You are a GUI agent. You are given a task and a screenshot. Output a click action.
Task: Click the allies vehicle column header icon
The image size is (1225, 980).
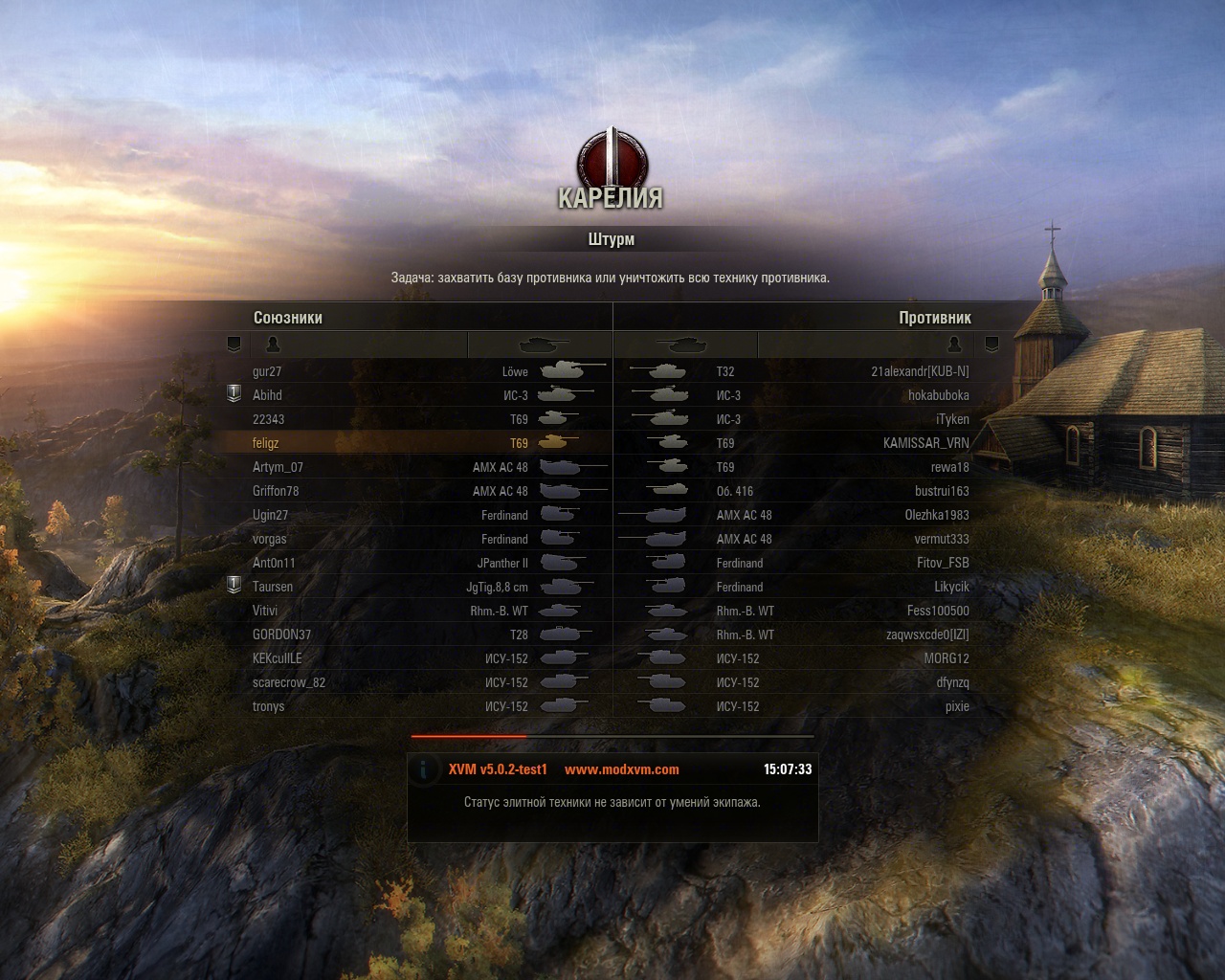pyautogui.click(x=543, y=345)
